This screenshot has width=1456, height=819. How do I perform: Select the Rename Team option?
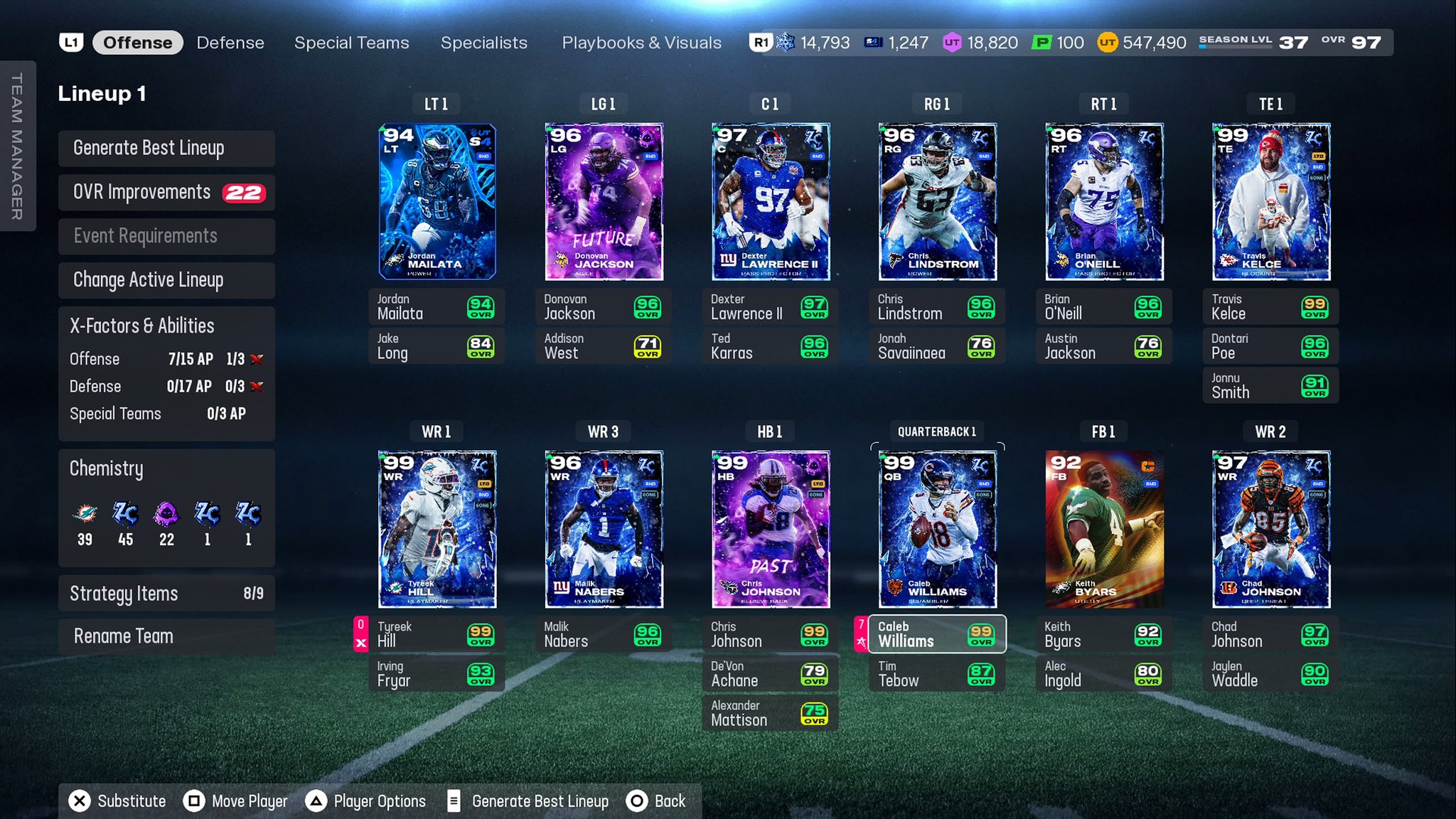166,636
